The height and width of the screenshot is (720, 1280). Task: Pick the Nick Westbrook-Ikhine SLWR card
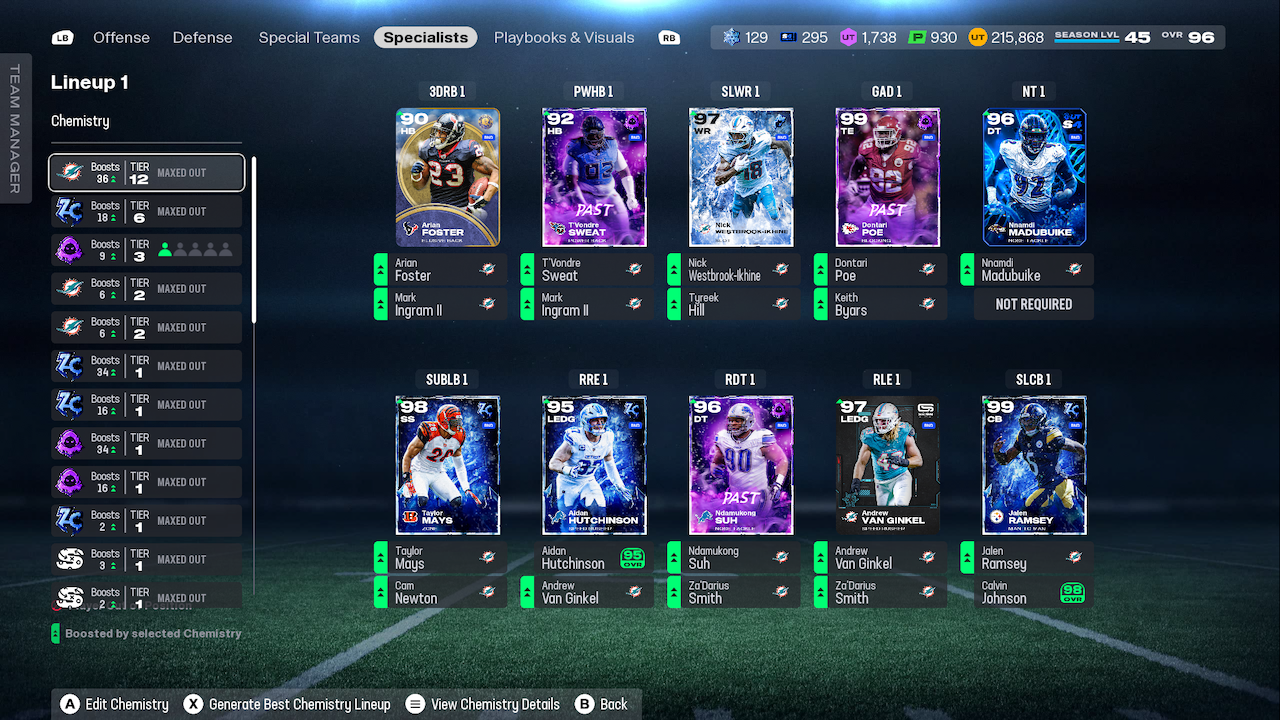click(741, 177)
